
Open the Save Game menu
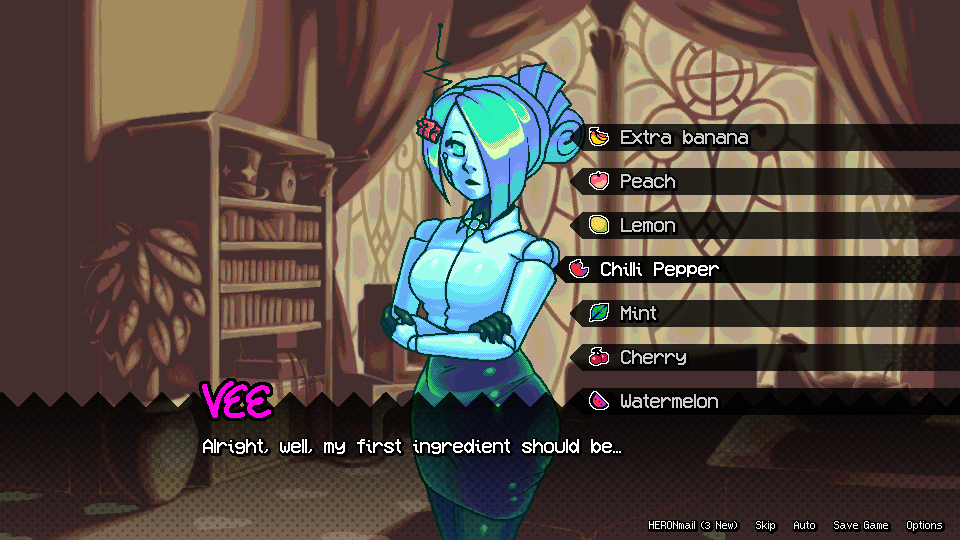860,526
